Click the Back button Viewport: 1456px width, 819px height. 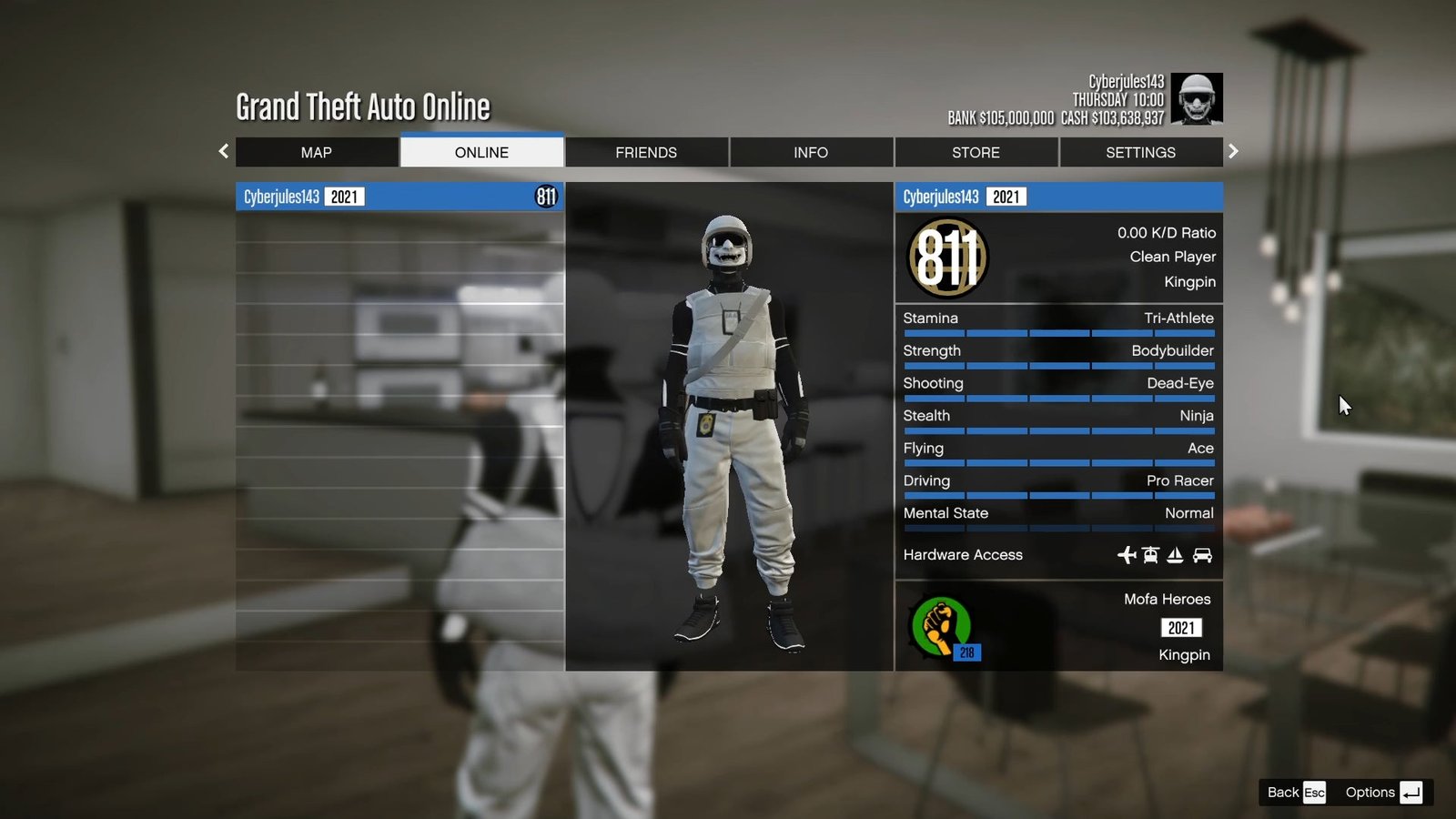[1296, 793]
